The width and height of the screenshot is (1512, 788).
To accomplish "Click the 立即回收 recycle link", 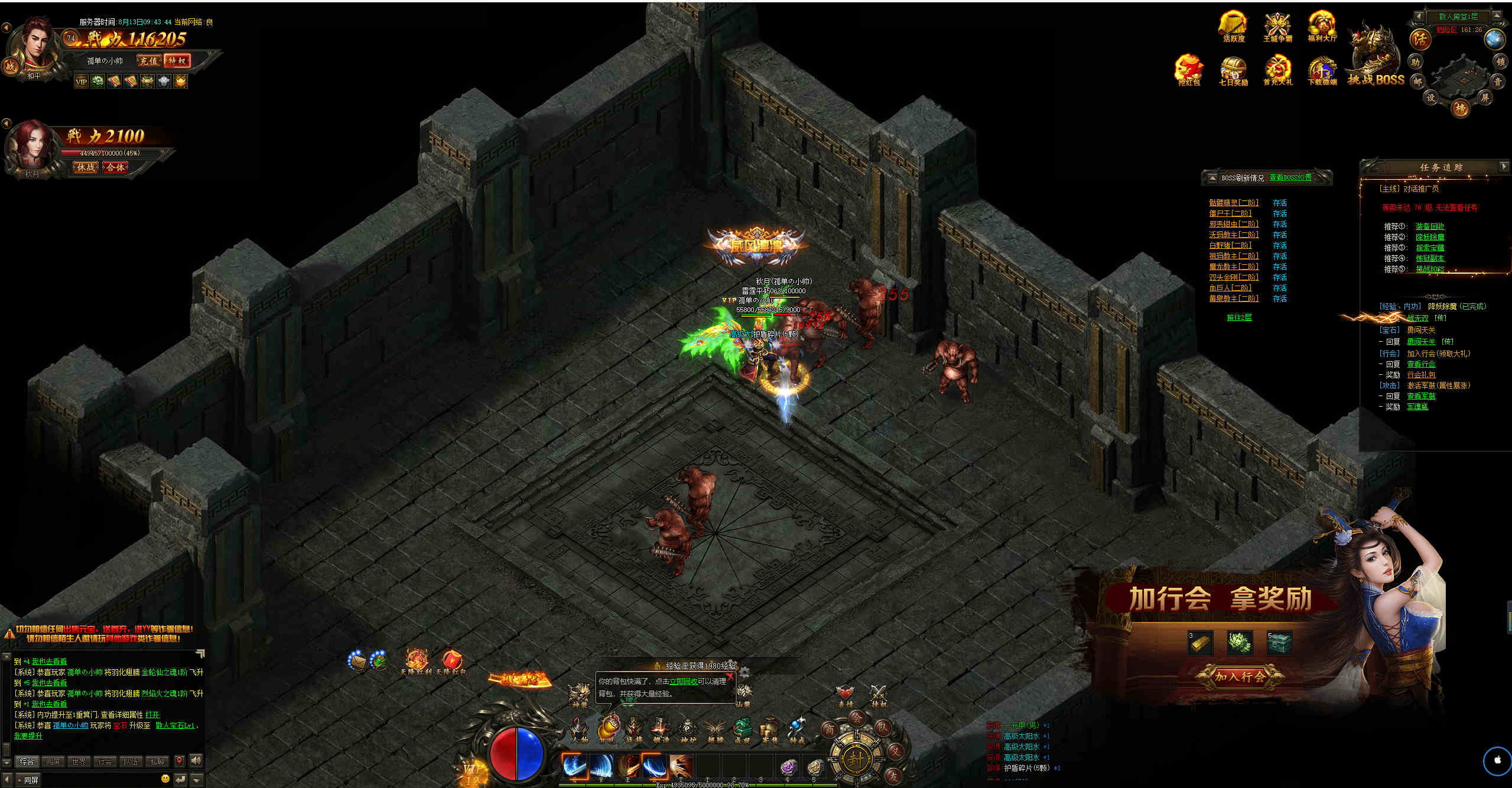I will (x=683, y=682).
